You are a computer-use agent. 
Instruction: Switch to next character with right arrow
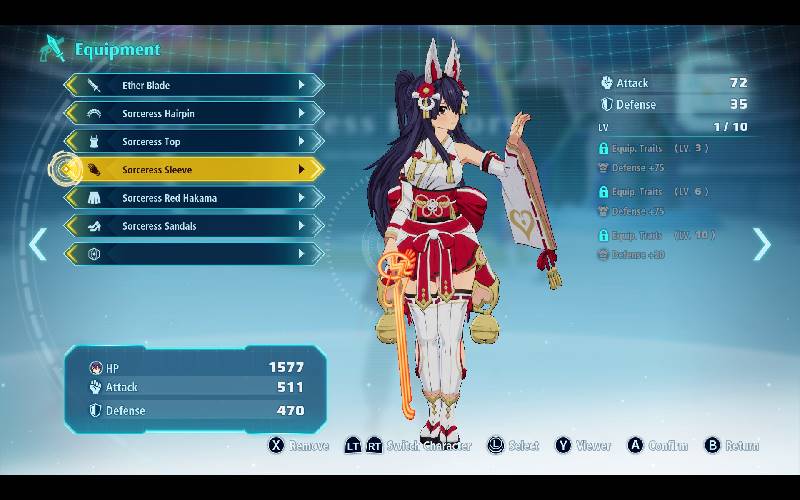coord(762,244)
